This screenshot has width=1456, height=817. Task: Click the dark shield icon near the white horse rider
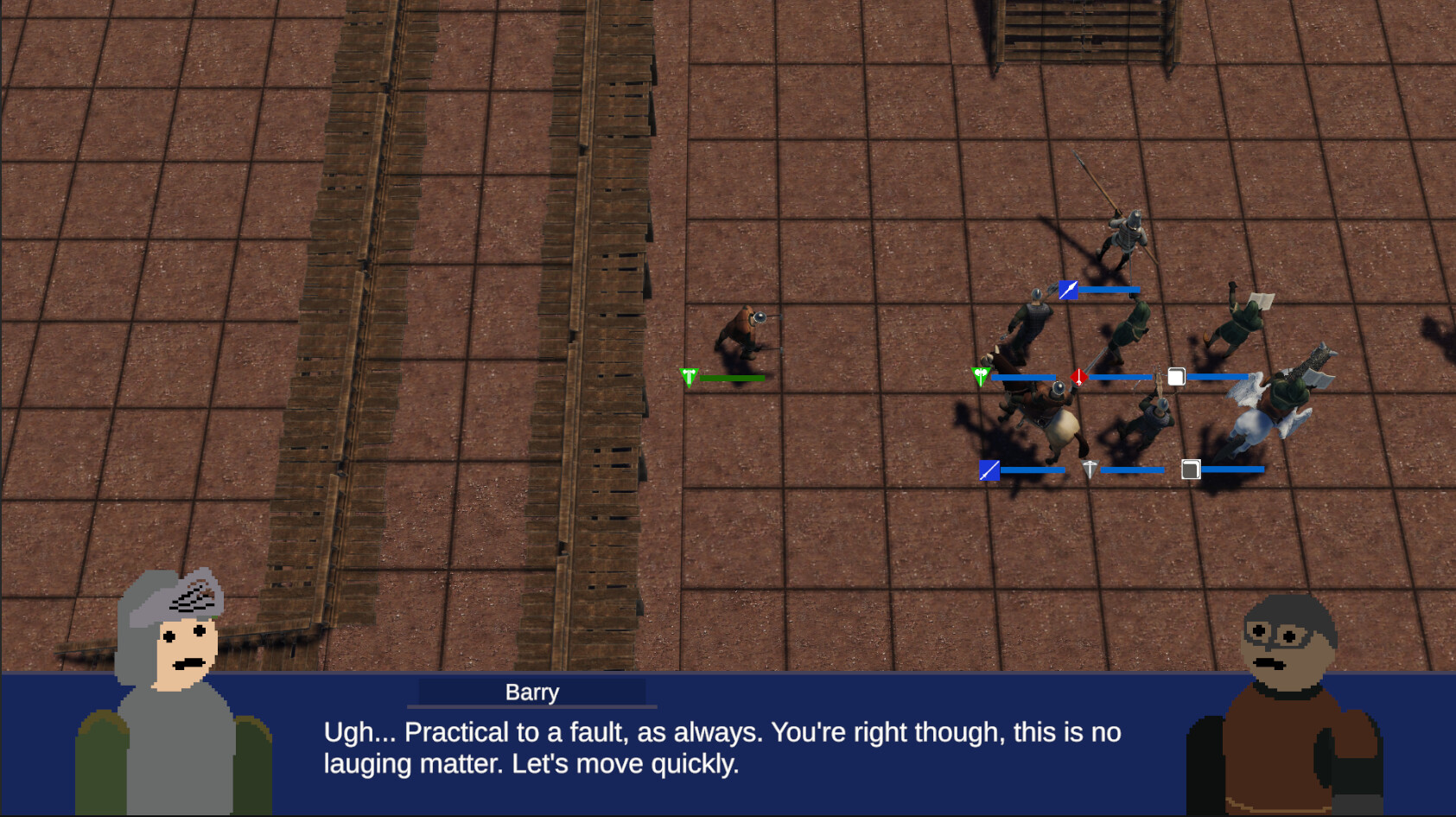[1191, 469]
